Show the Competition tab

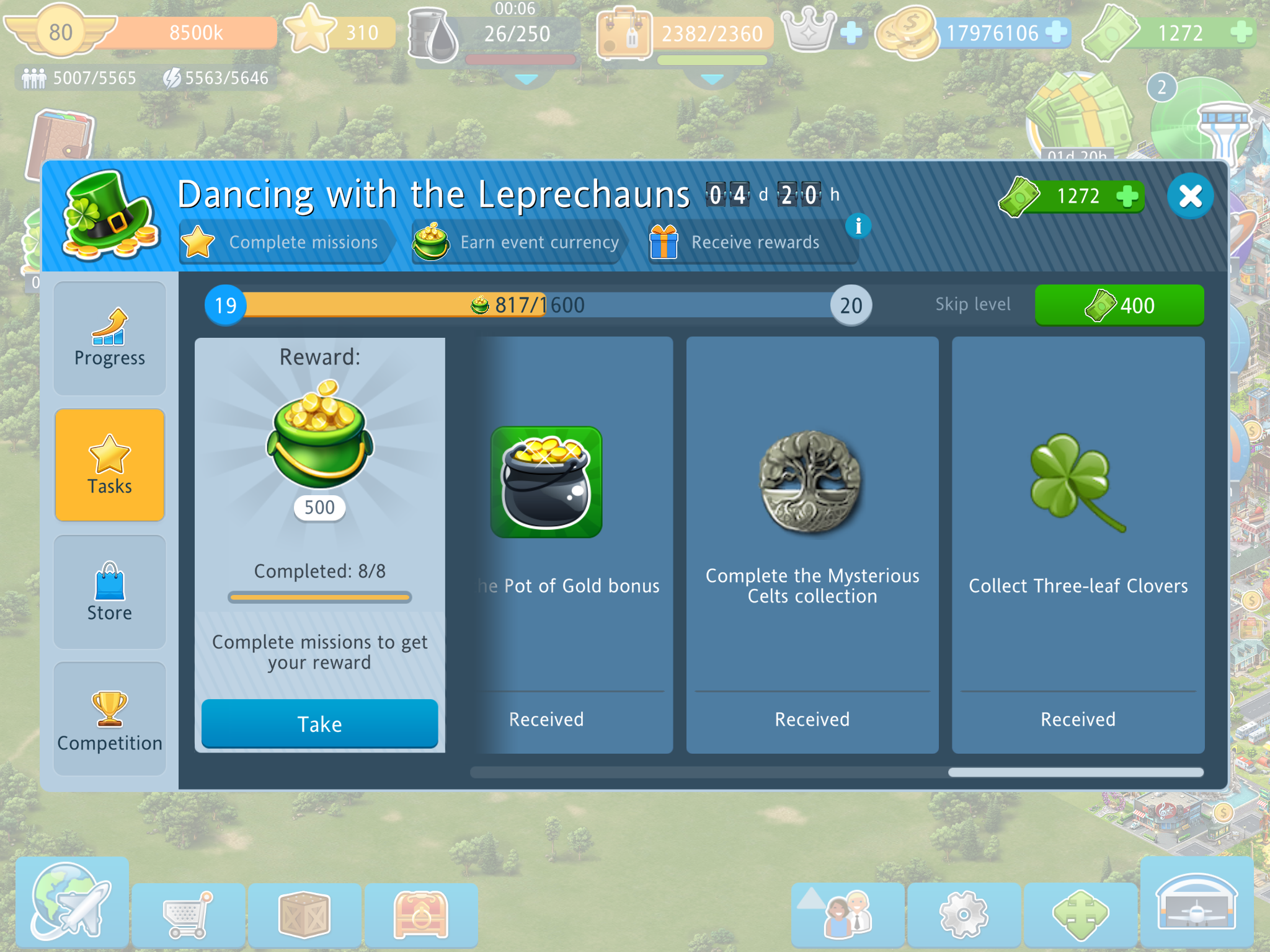pos(110,719)
